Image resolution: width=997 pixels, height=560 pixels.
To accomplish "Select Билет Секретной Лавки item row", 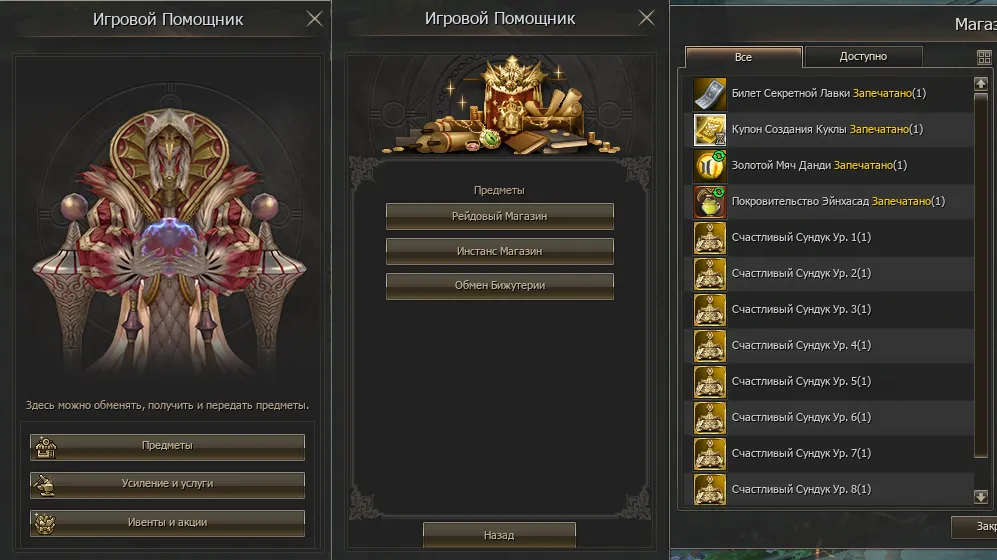I will pyautogui.click(x=828, y=94).
